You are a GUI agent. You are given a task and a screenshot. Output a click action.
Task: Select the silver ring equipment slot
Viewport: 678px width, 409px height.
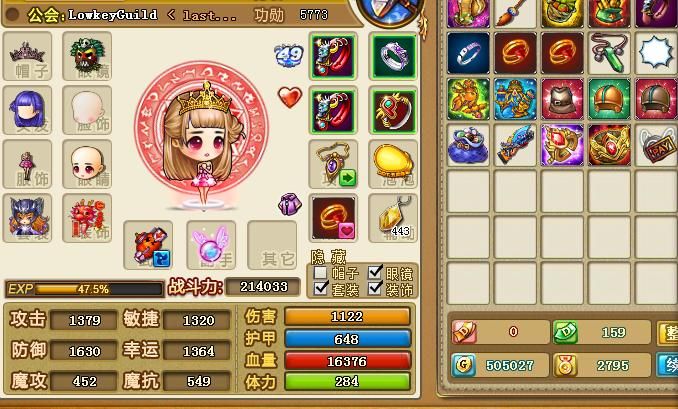(393, 56)
